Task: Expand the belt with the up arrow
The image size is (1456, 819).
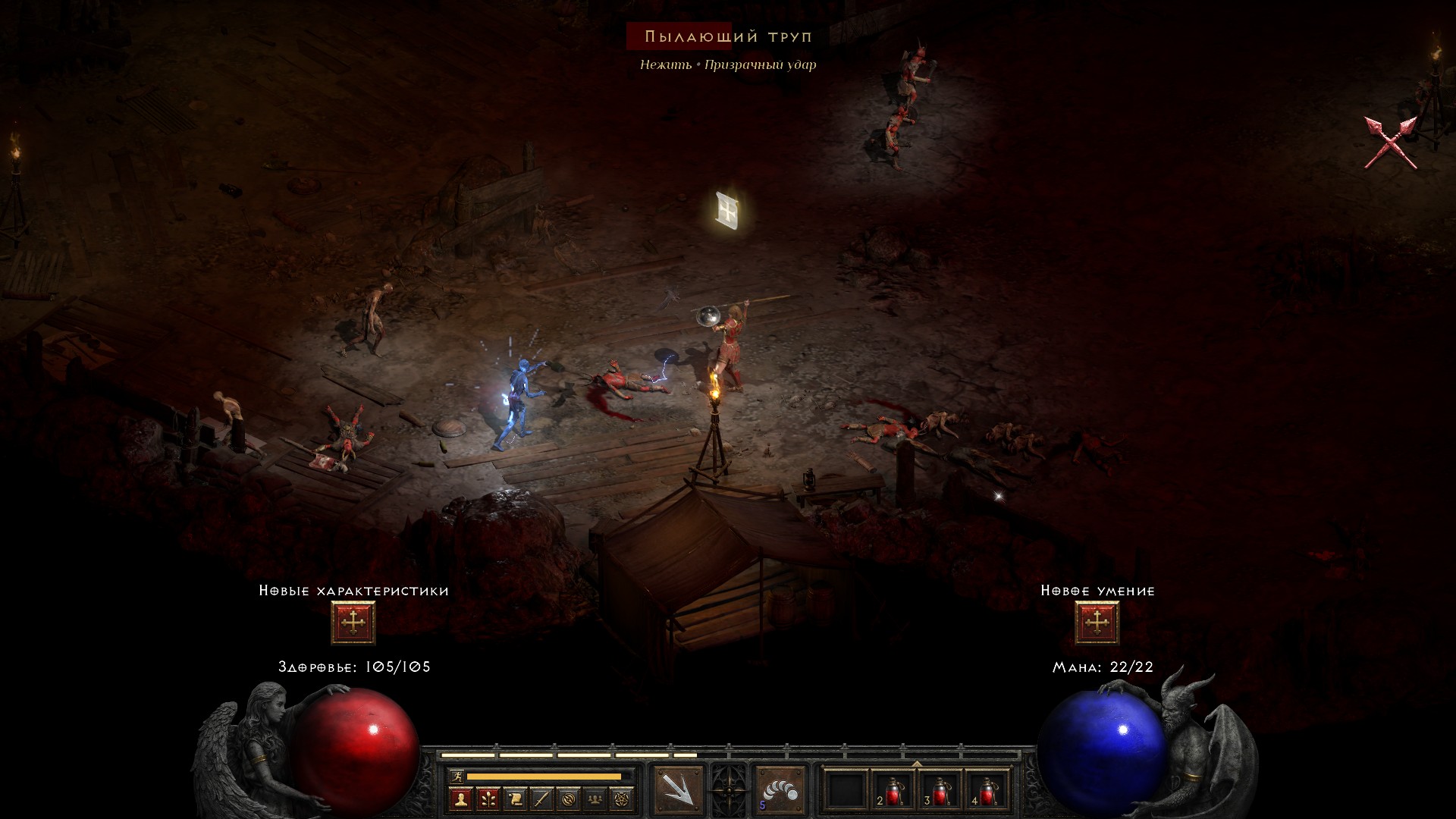Action: coord(917,763)
